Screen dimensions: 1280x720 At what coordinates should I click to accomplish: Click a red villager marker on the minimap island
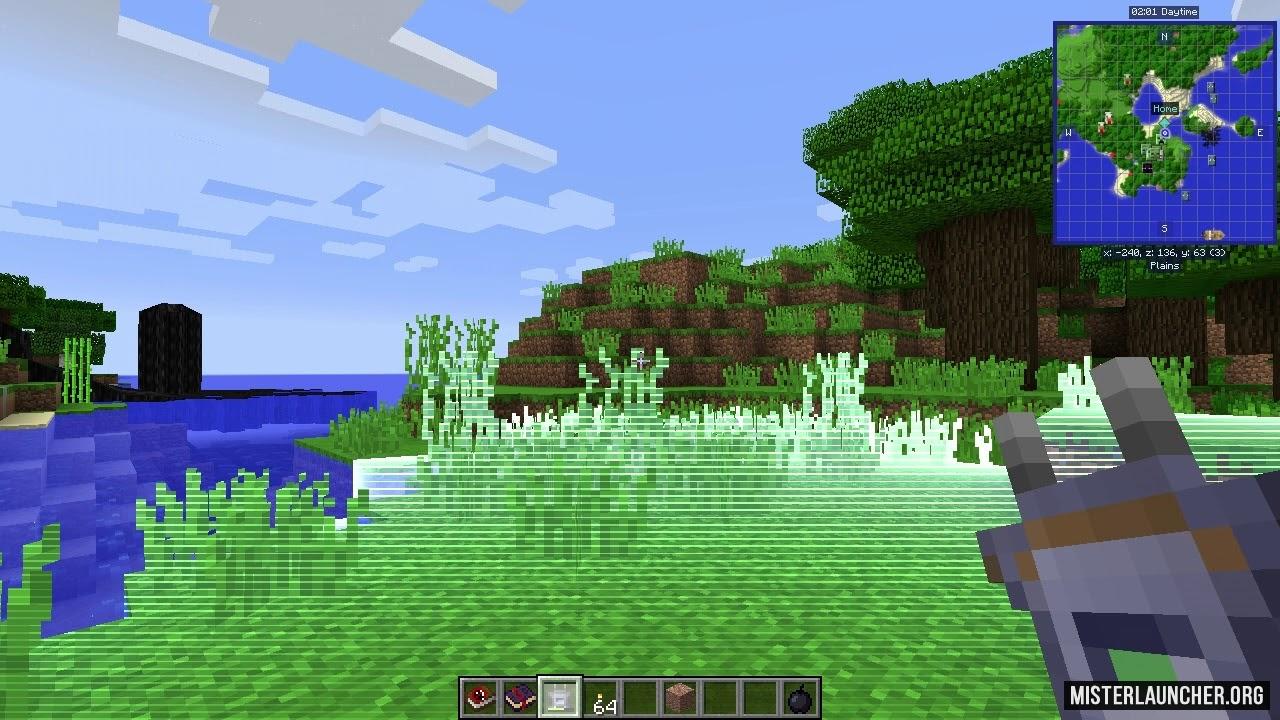pyautogui.click(x=1106, y=117)
